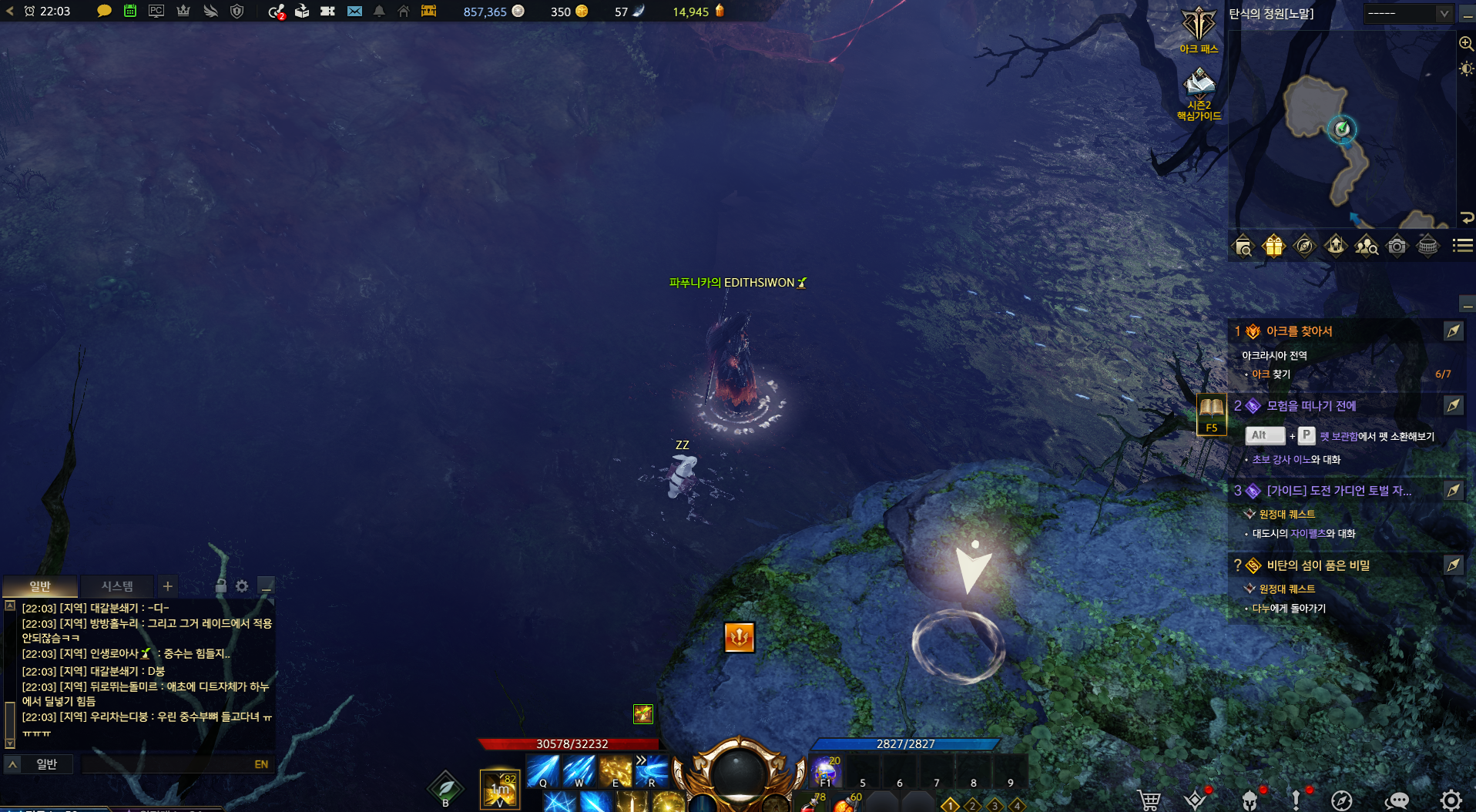
Task: Use the F1 battle item orb slot
Action: coord(825,771)
